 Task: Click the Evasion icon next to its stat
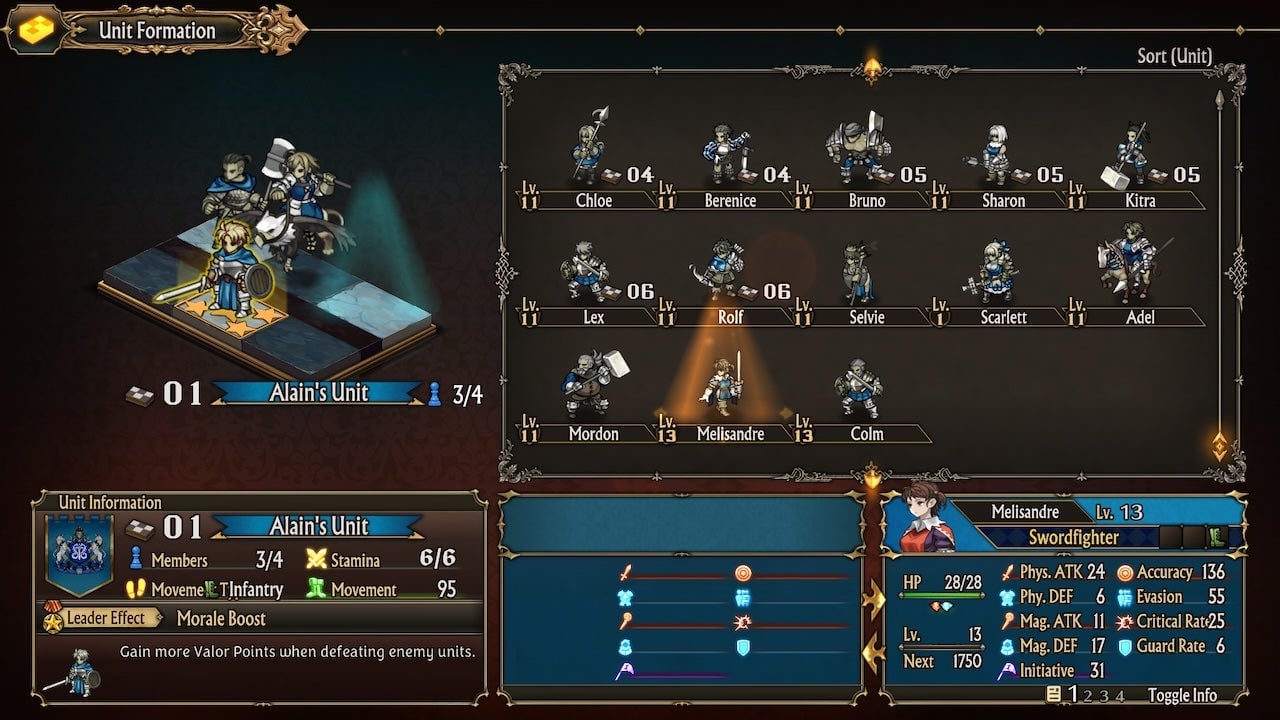tap(1125, 597)
